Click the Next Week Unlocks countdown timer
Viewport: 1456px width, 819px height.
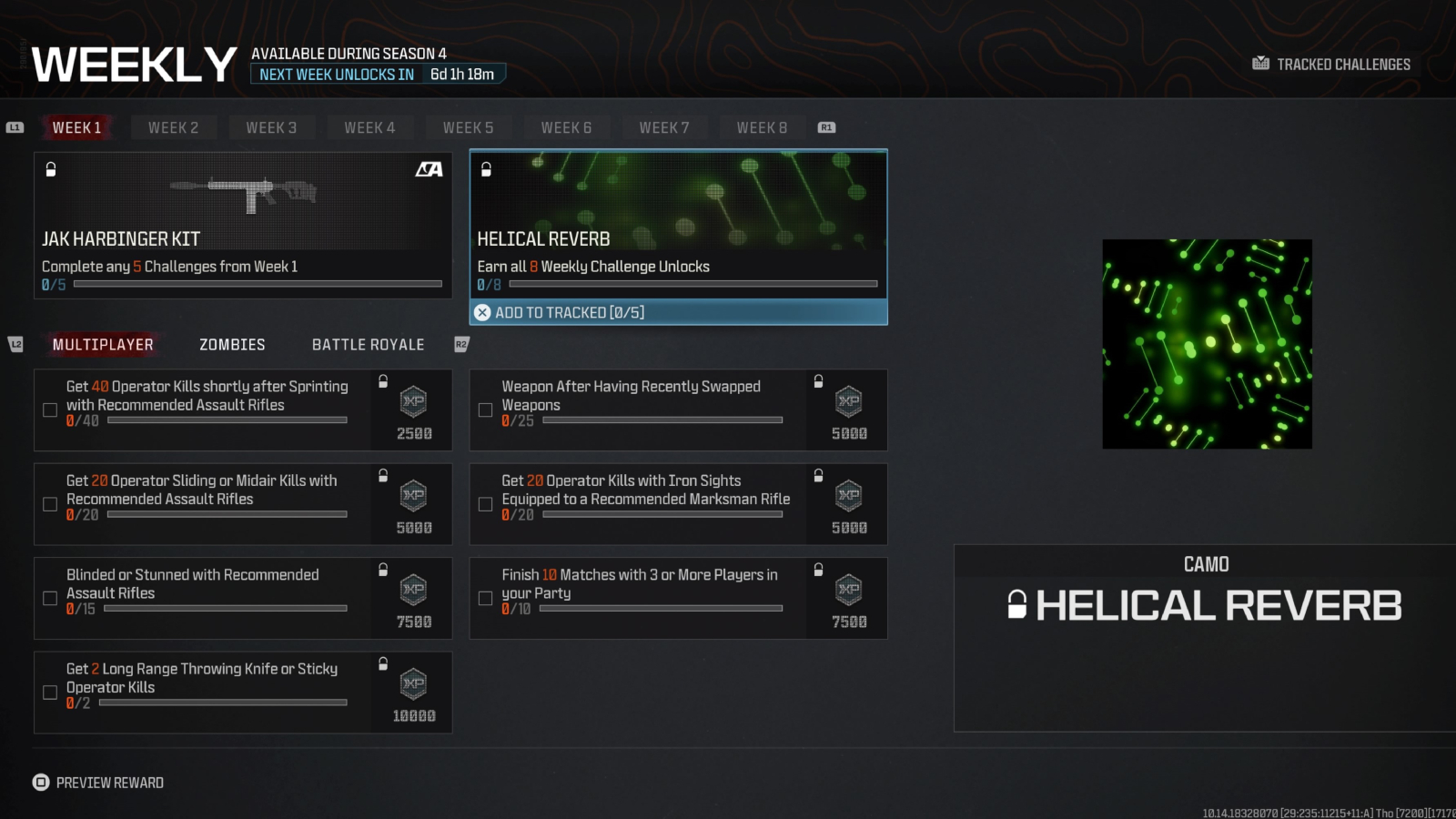[x=379, y=74]
